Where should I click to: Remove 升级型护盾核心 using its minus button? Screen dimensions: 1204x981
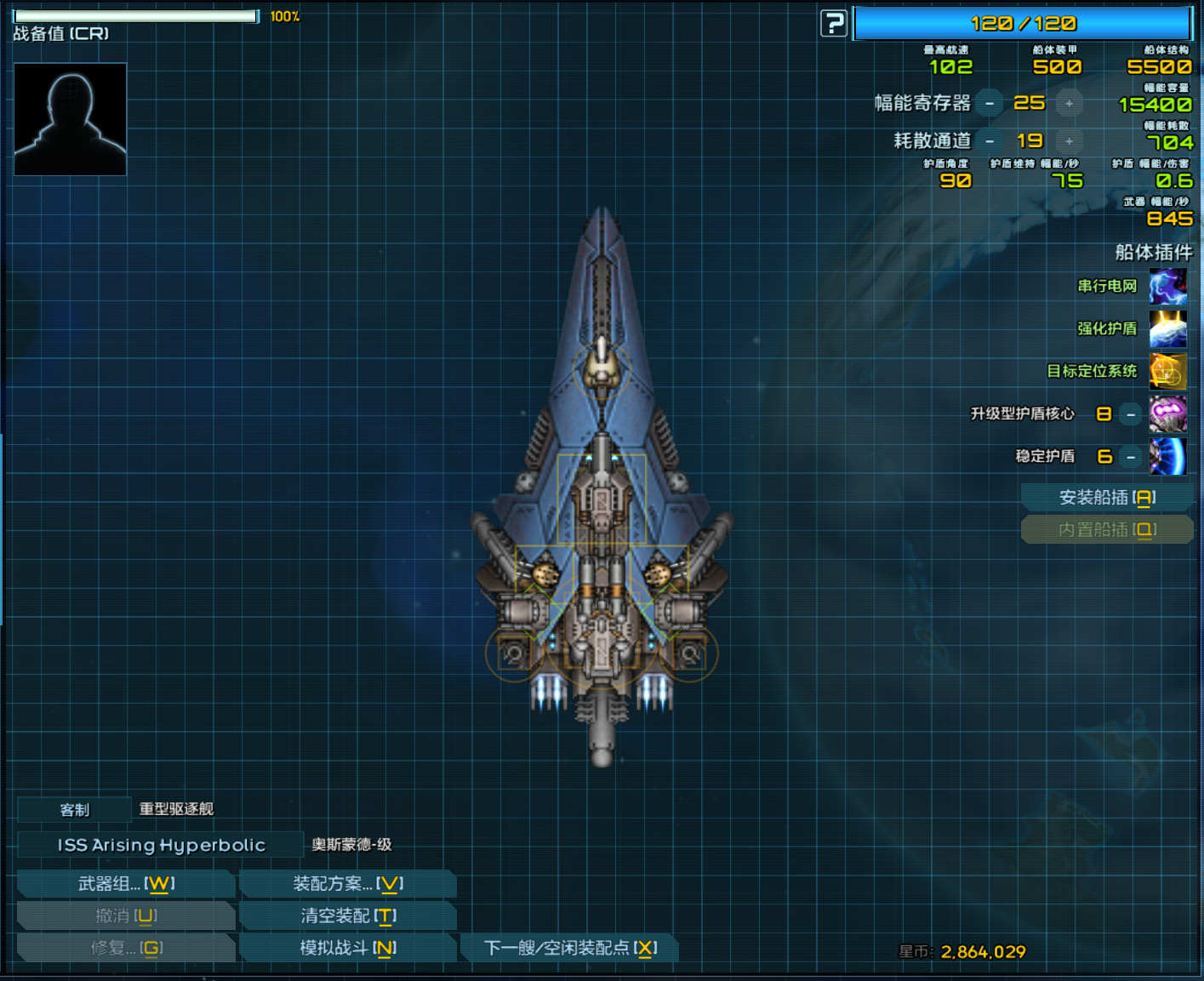[1131, 414]
